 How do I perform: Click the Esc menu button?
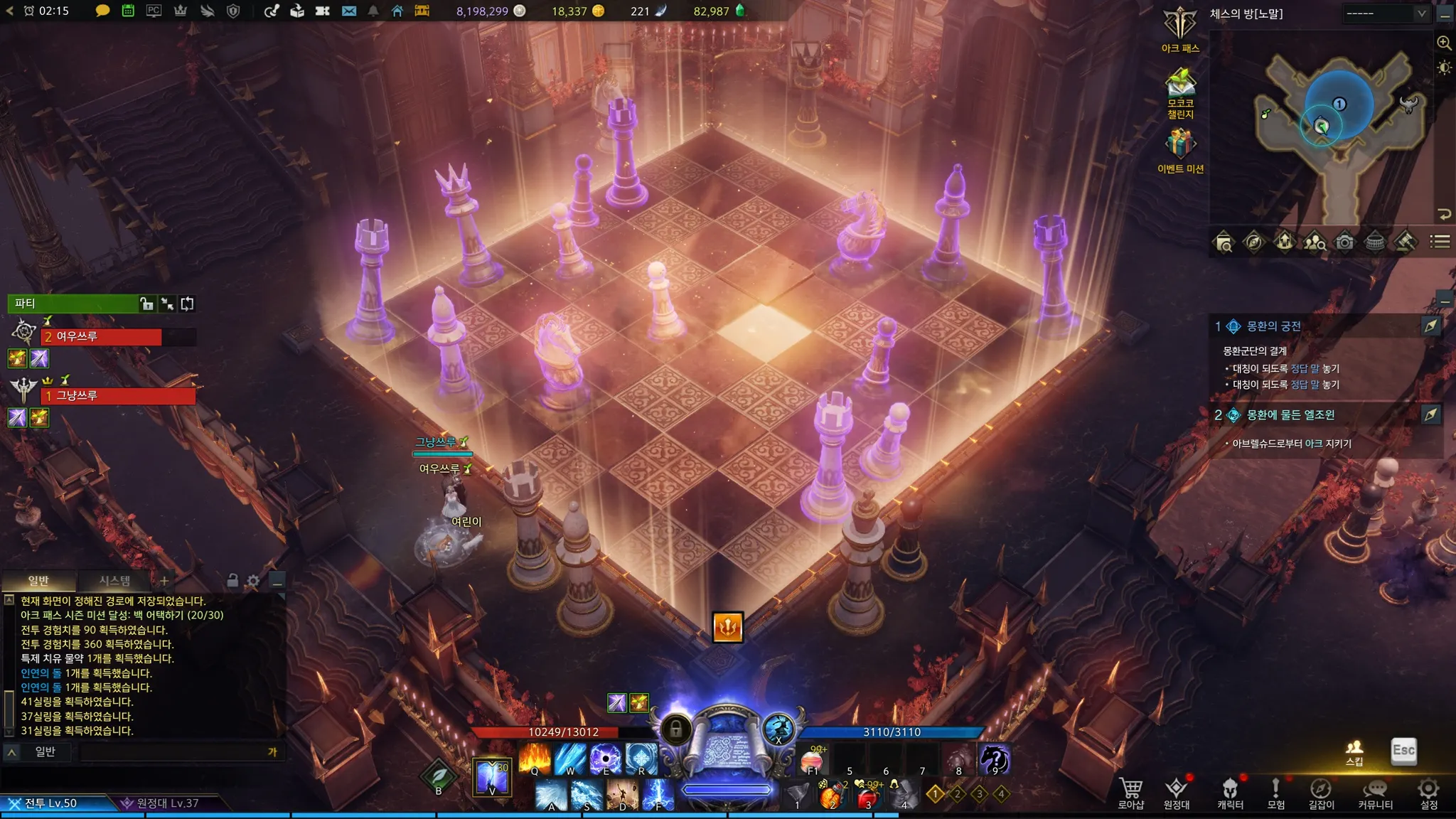click(1403, 751)
